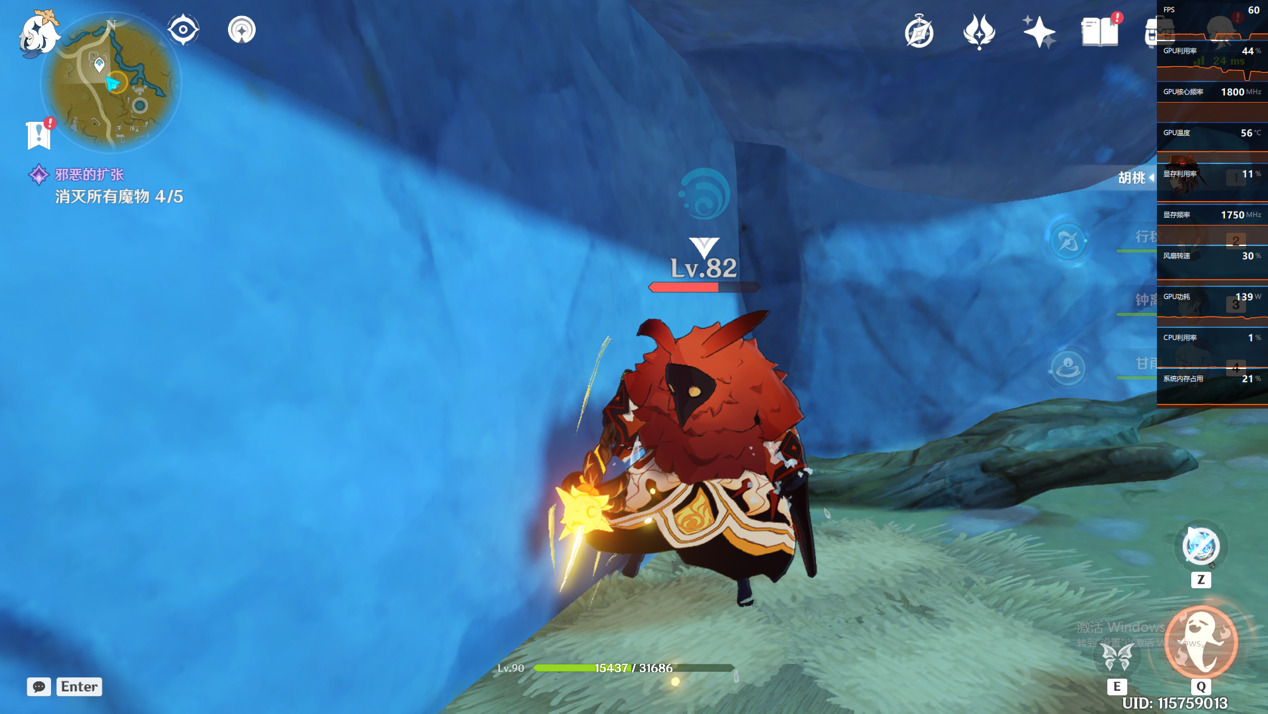This screenshot has width=1268, height=714.
Task: Activate the butterfly elemental skill
Action: 1117,656
